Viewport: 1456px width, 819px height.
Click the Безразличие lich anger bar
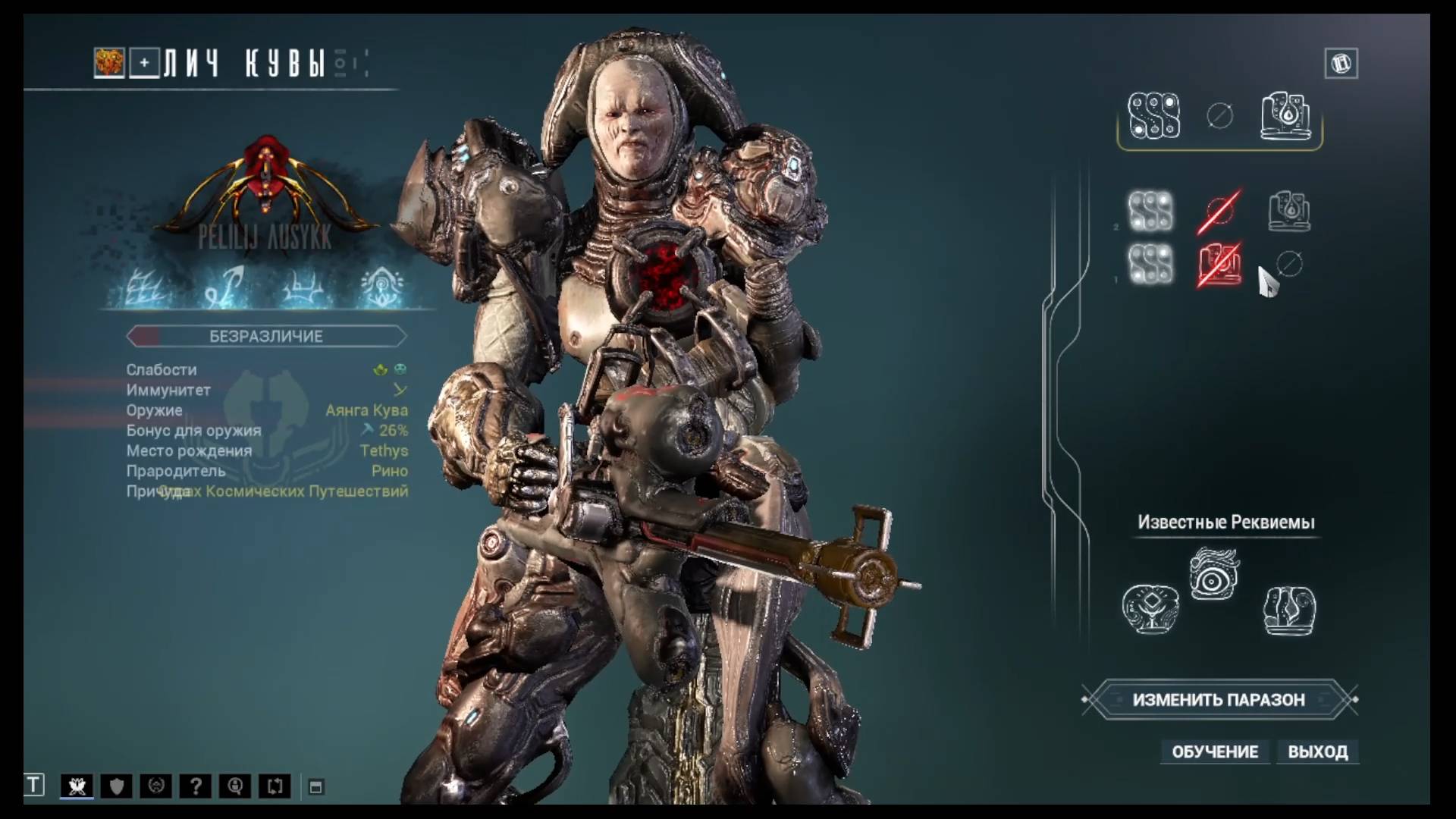pyautogui.click(x=266, y=336)
